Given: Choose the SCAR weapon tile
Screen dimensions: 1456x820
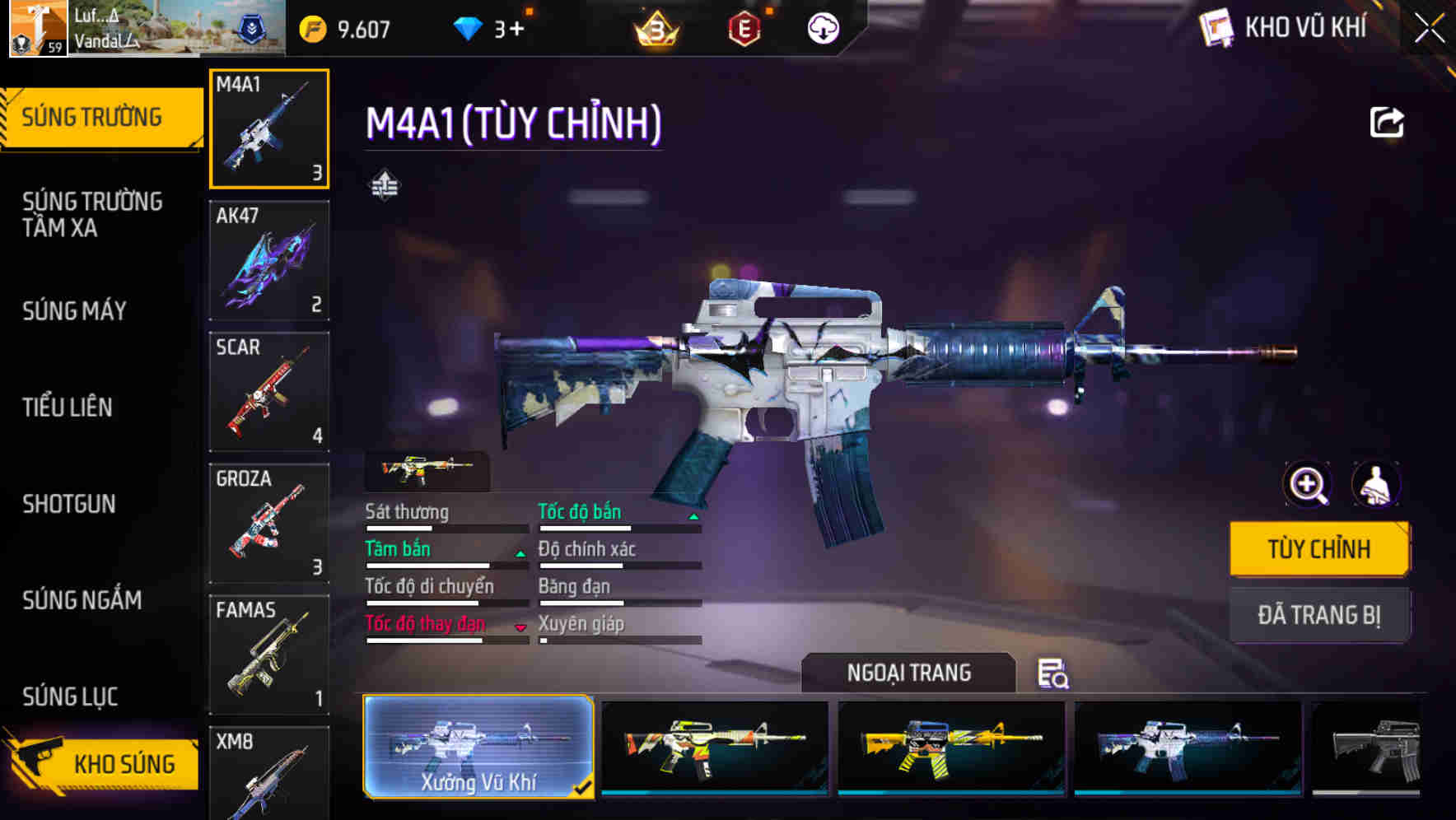Looking at the screenshot, I should (269, 392).
